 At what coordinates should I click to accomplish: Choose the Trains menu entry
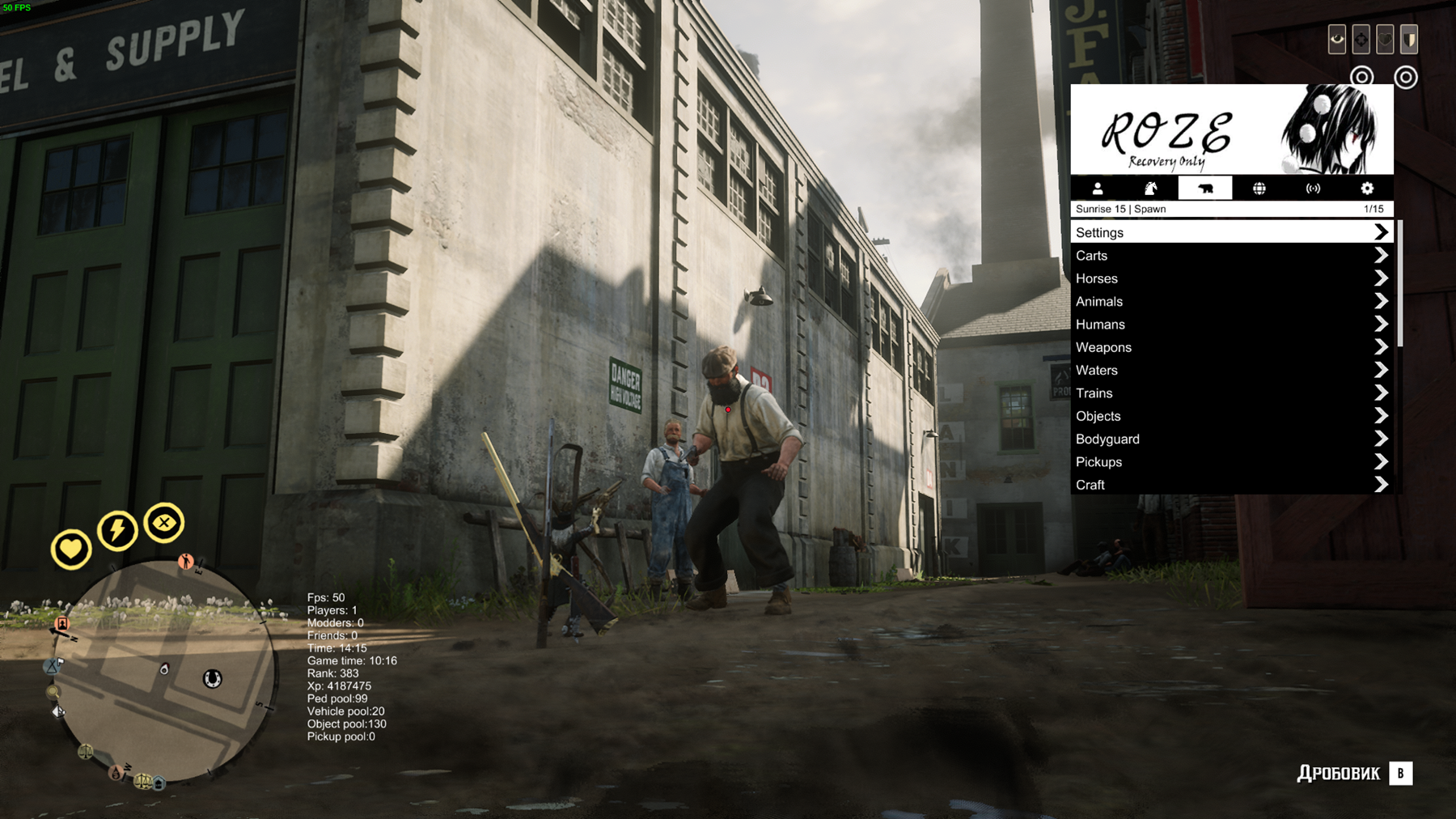(1231, 393)
